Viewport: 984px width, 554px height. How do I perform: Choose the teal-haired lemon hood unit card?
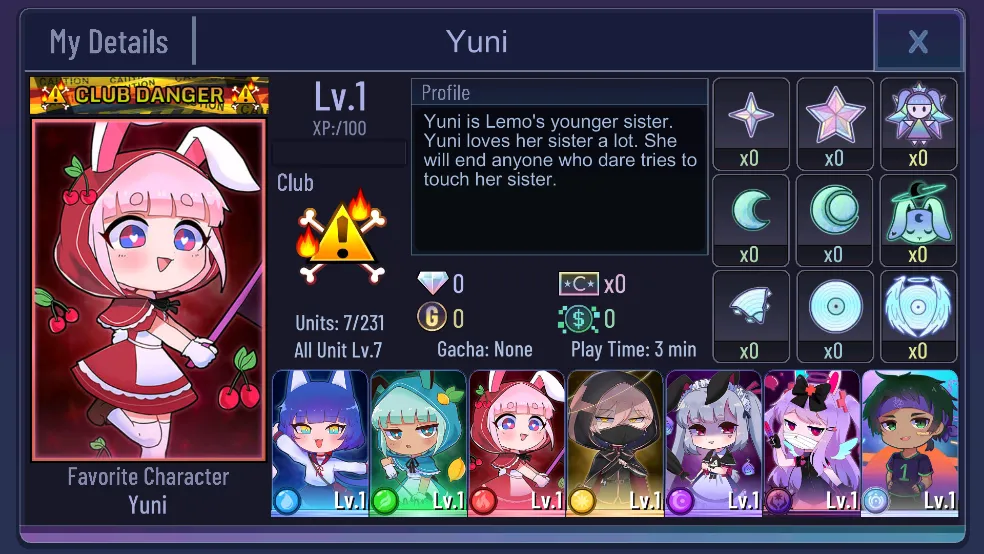click(x=418, y=443)
